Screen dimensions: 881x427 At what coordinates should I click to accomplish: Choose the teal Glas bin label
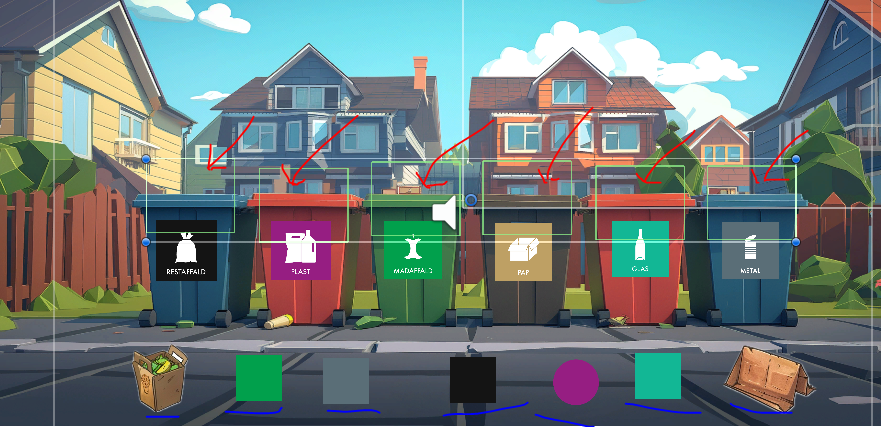coord(640,250)
